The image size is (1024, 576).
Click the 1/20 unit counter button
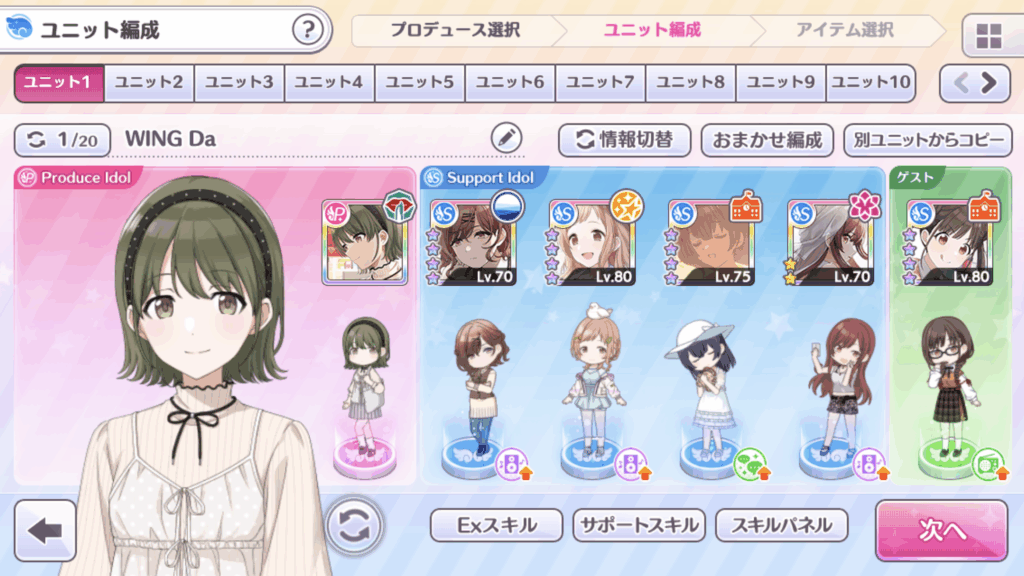pyautogui.click(x=63, y=140)
